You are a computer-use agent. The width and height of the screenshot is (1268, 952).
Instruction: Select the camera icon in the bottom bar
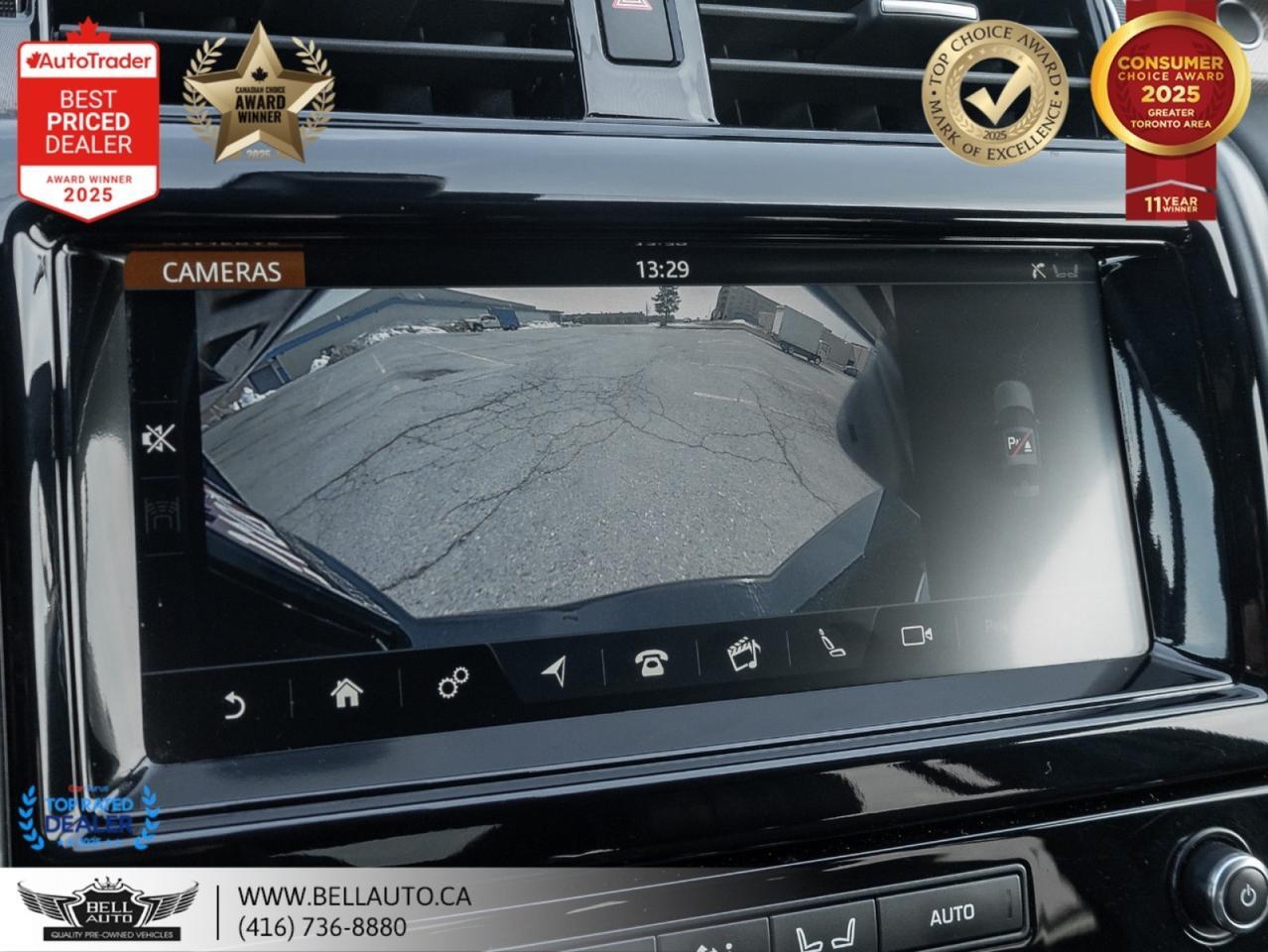[916, 635]
